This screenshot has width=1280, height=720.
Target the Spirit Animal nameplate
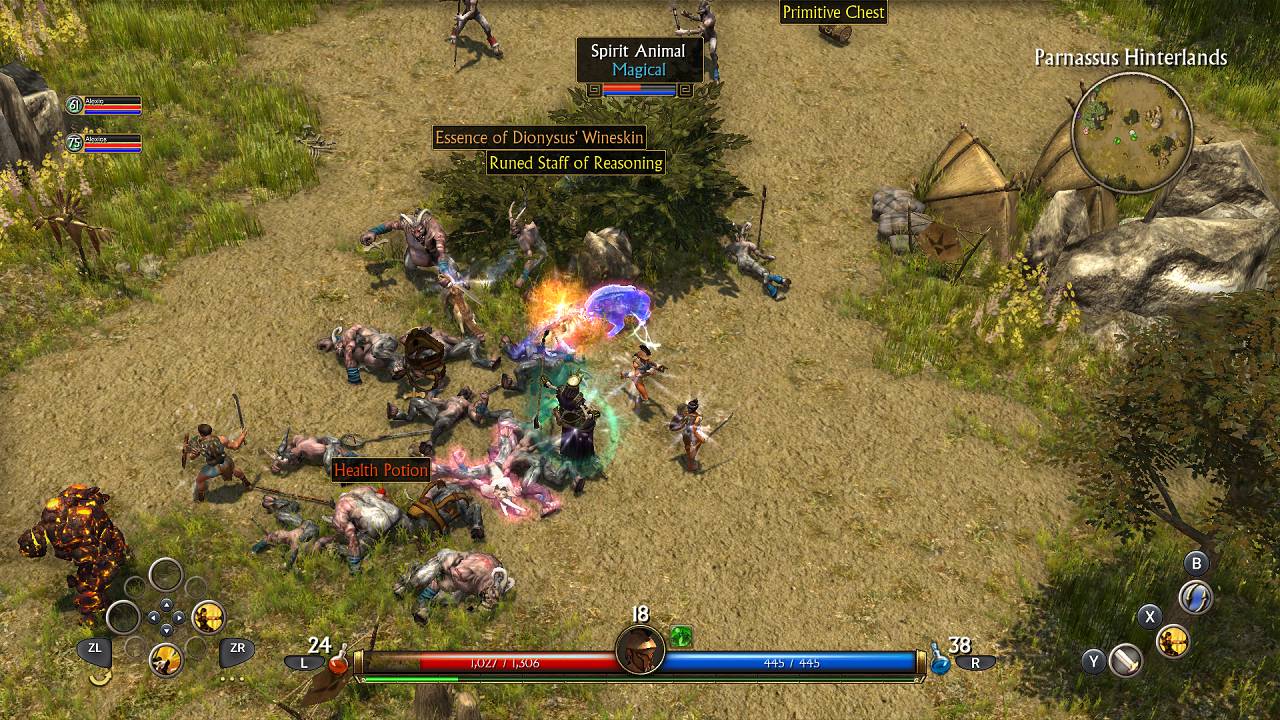(640, 51)
